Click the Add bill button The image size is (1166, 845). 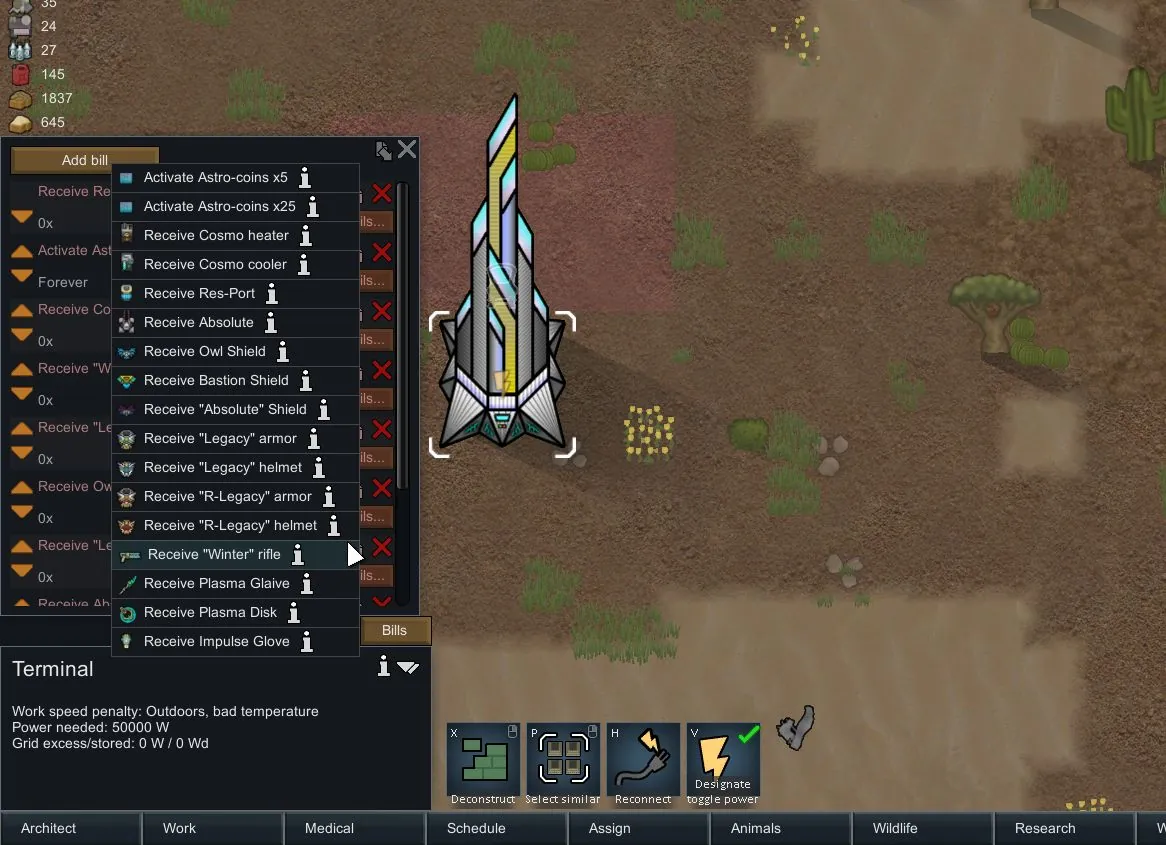tap(85, 160)
